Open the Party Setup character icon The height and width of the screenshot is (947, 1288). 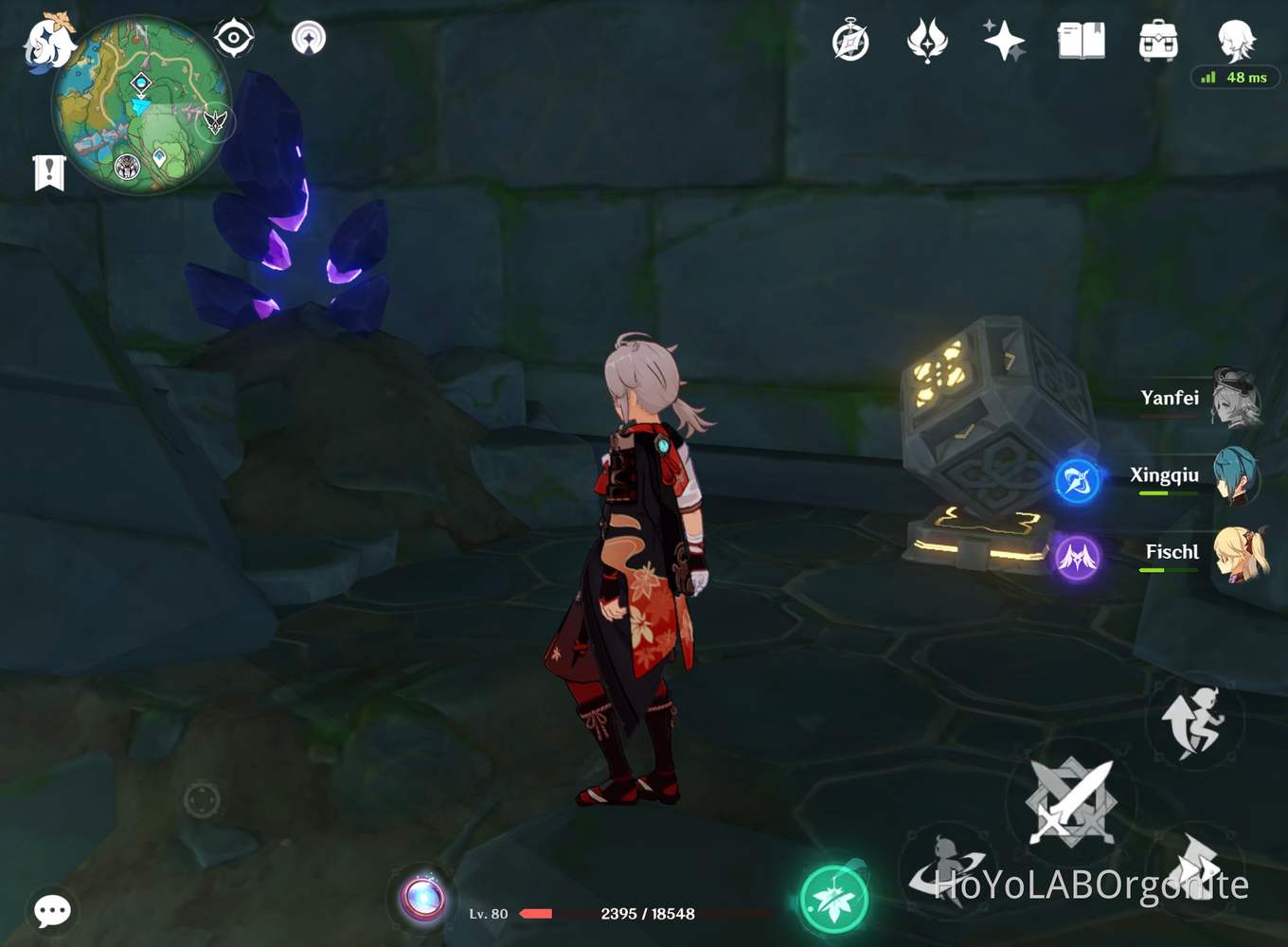click(1235, 38)
